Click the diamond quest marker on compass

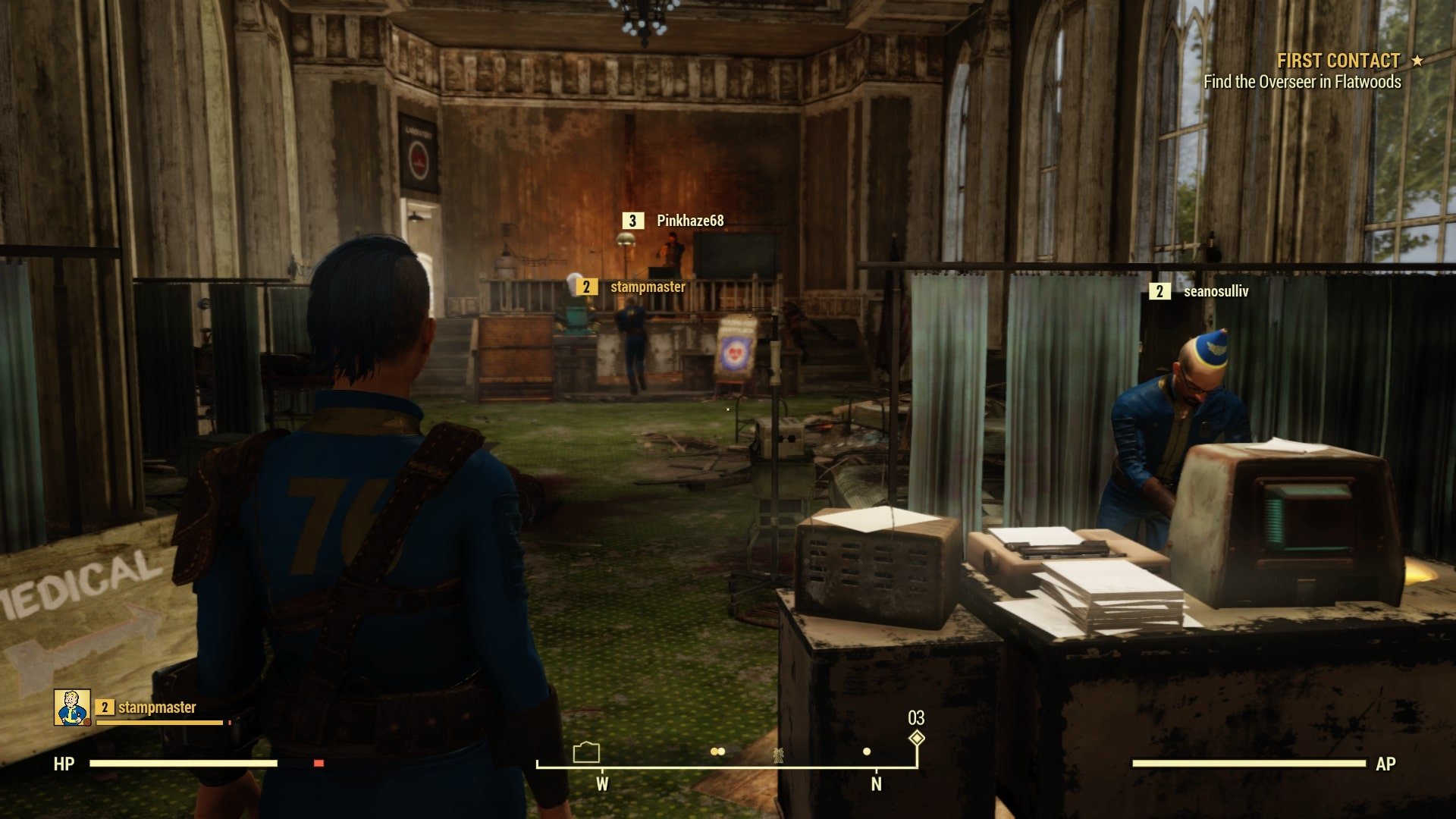[917, 738]
